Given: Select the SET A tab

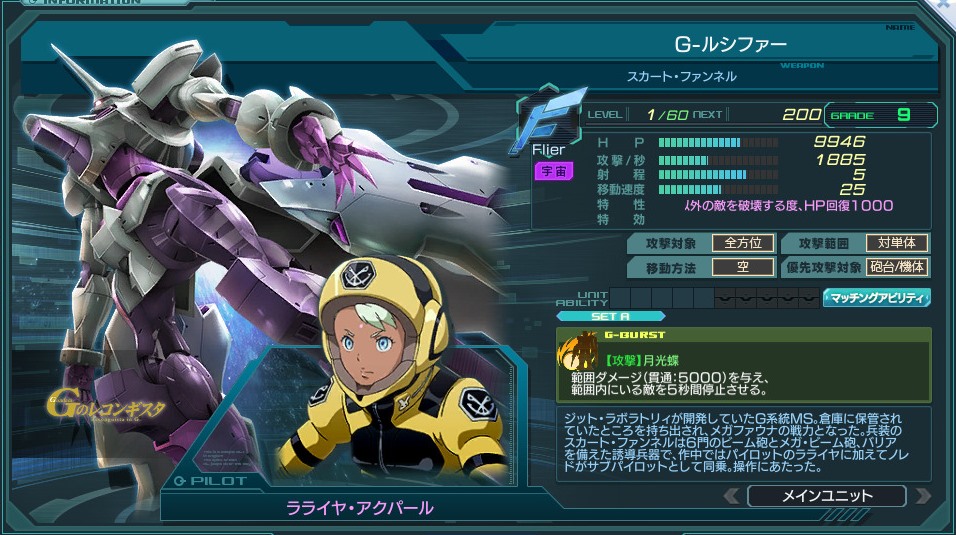Looking at the screenshot, I should (595, 316).
